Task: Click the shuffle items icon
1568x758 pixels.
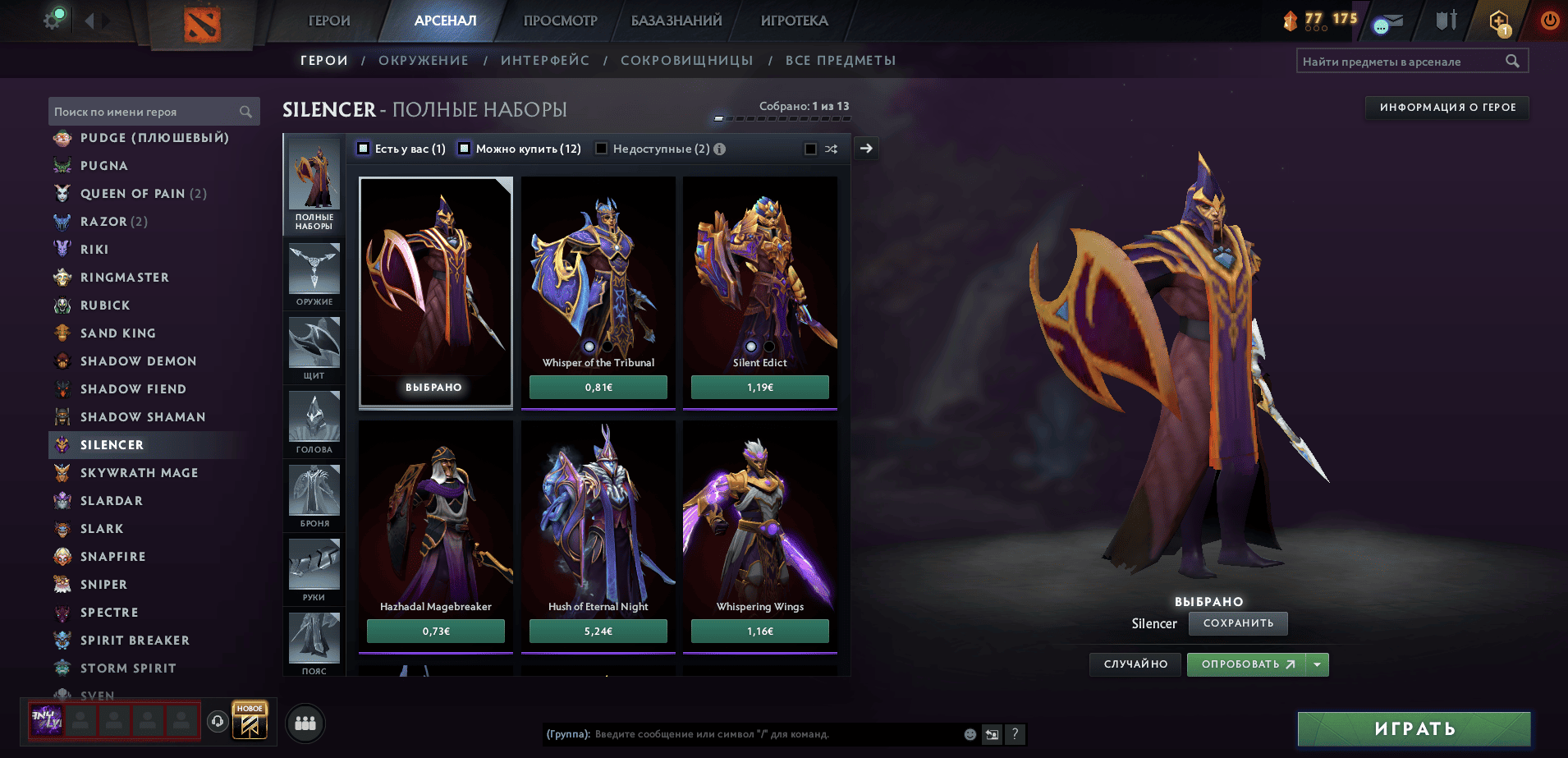Action: (832, 149)
